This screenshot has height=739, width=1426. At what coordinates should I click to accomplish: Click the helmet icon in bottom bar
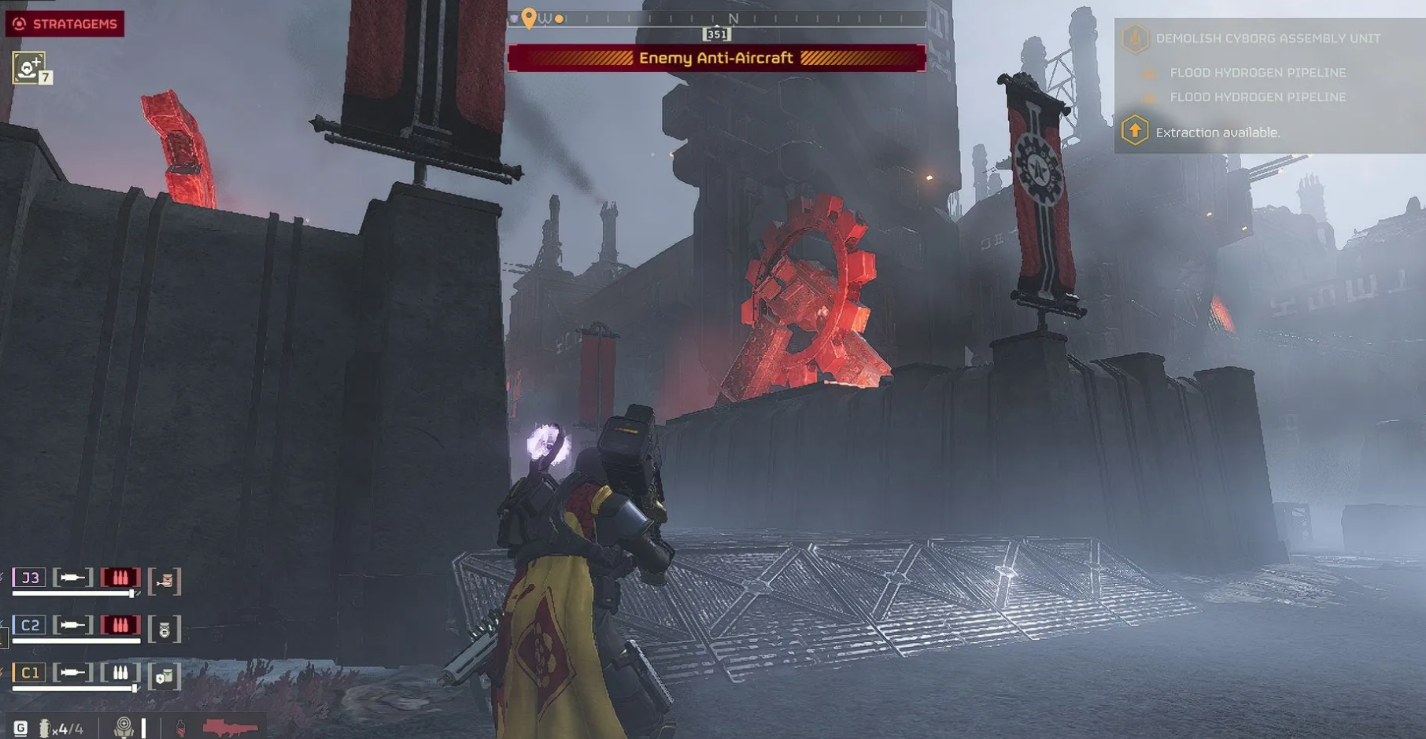tap(124, 728)
